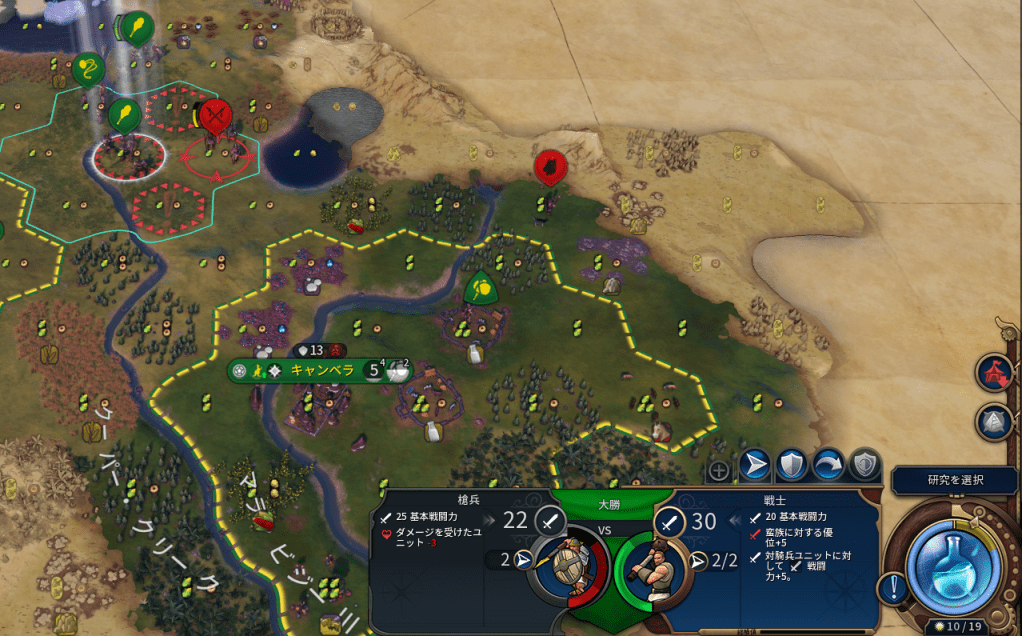
Task: Expand more unit actions with plus button
Action: 719,470
